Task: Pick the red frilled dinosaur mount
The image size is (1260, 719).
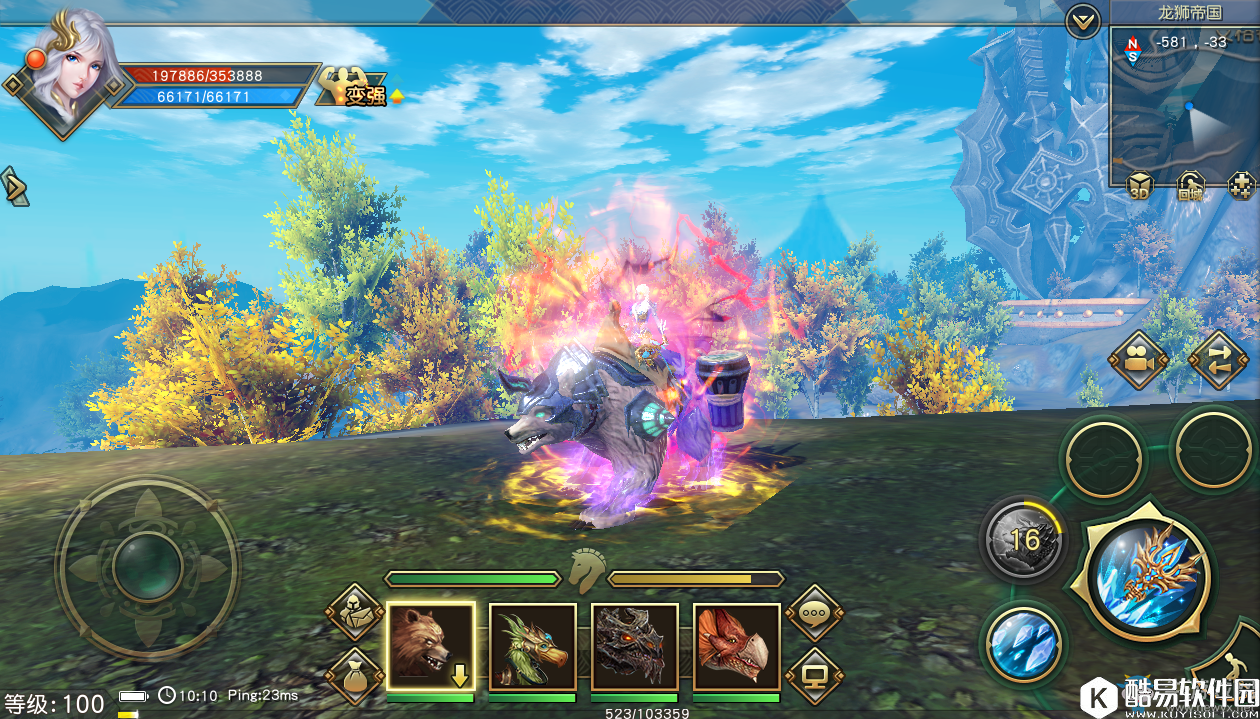Action: tap(736, 646)
